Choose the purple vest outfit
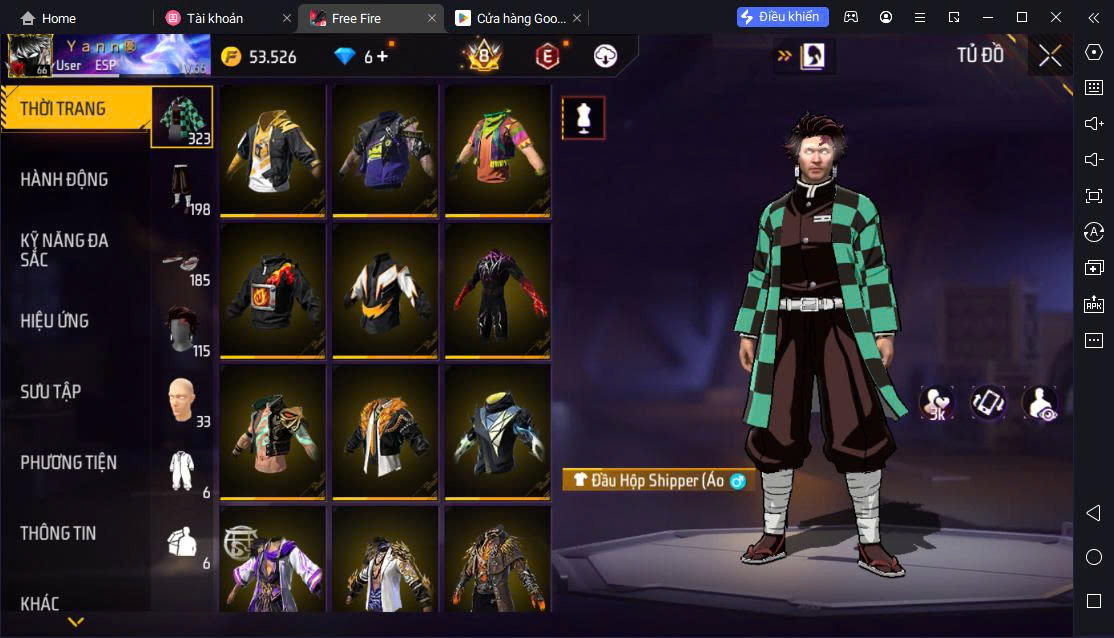This screenshot has height=638, width=1114. (x=385, y=150)
